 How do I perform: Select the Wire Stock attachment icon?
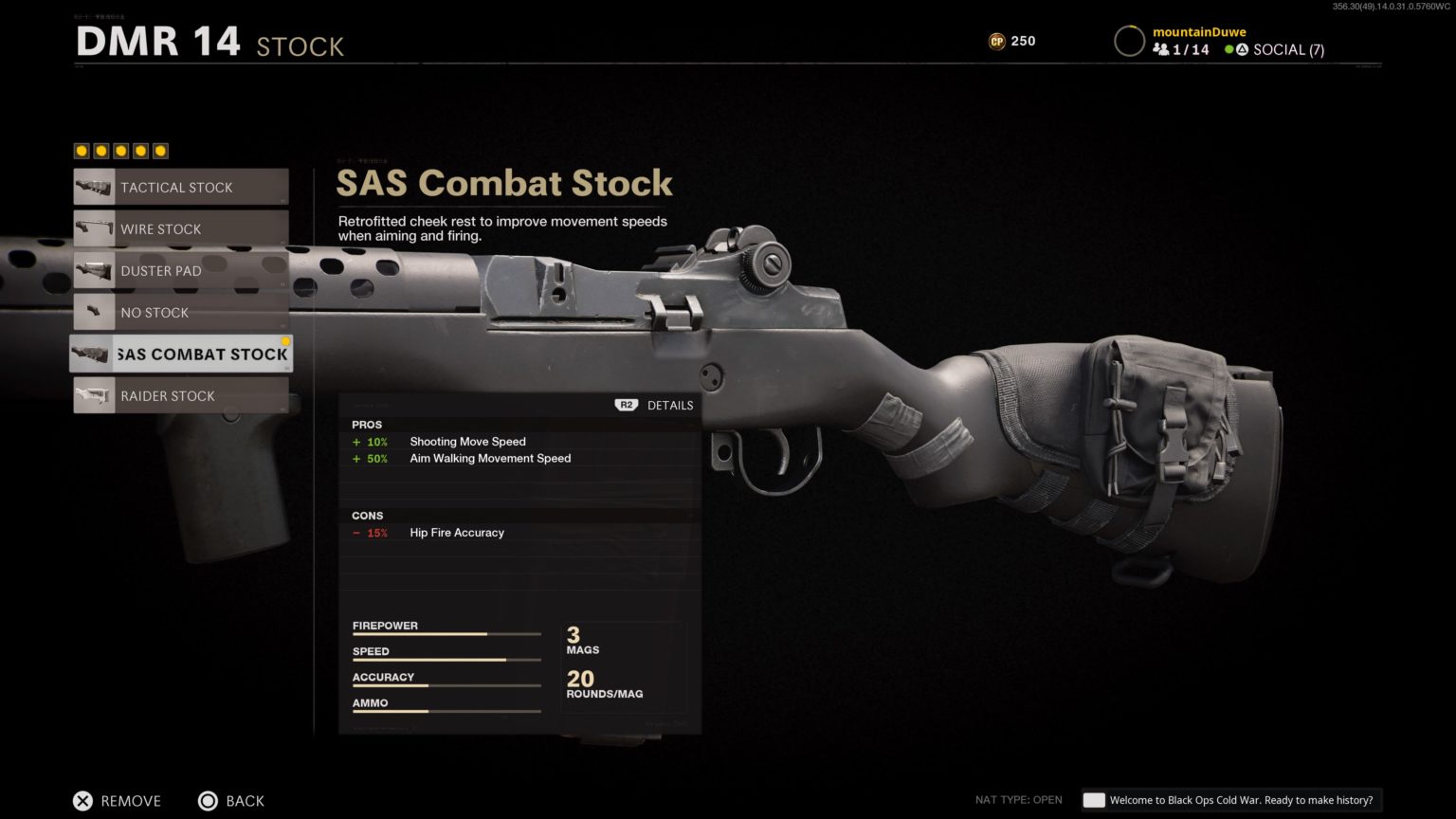[x=94, y=228]
